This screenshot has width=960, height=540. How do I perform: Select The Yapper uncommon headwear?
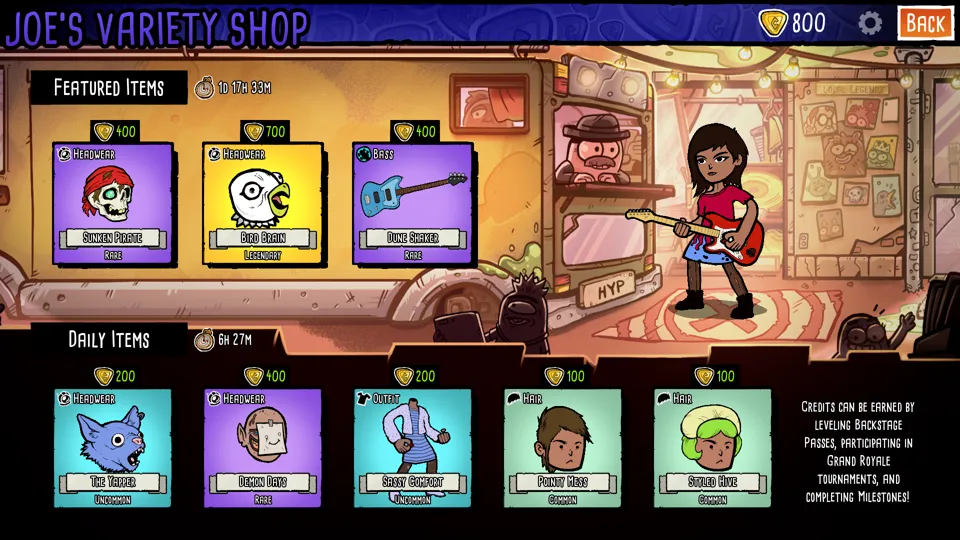tap(112, 447)
